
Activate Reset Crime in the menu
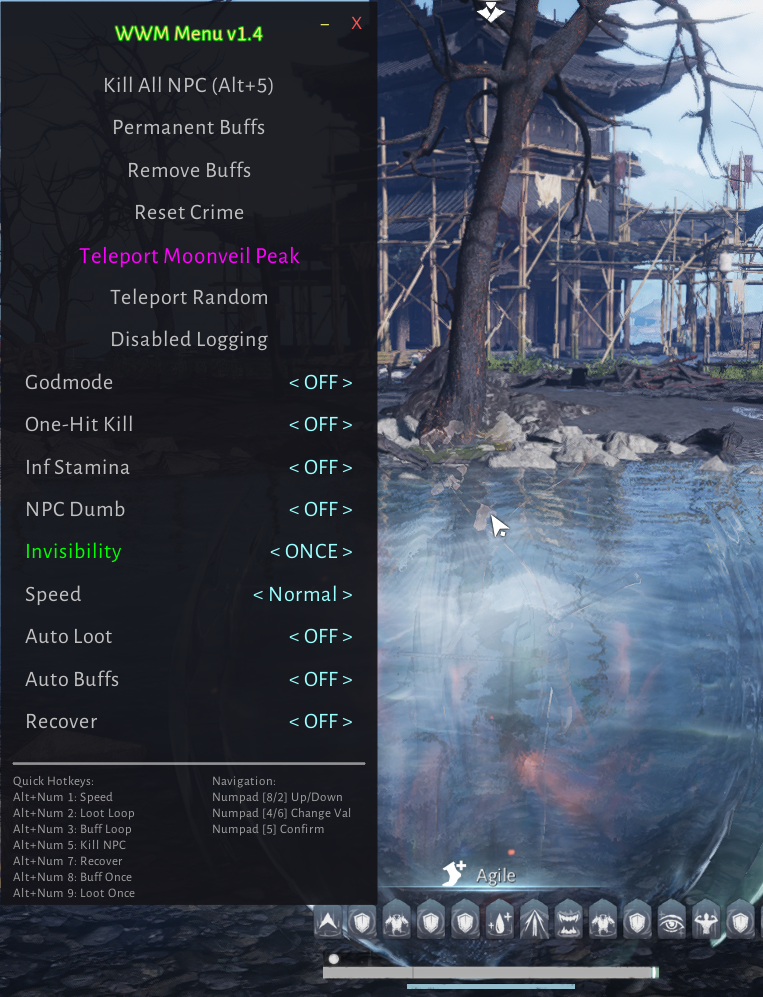pyautogui.click(x=189, y=213)
